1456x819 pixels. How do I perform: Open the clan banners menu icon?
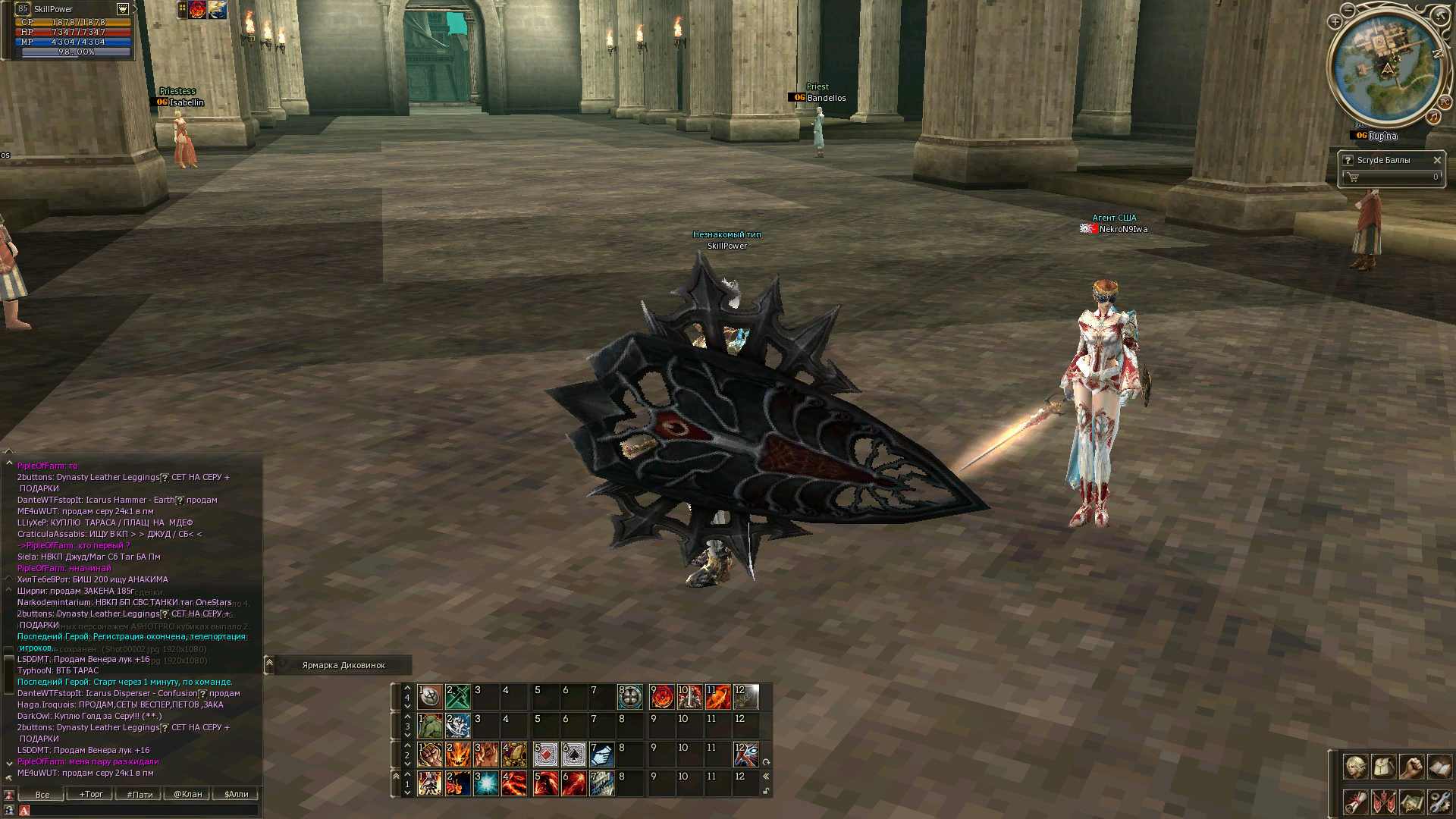pyautogui.click(x=1383, y=802)
